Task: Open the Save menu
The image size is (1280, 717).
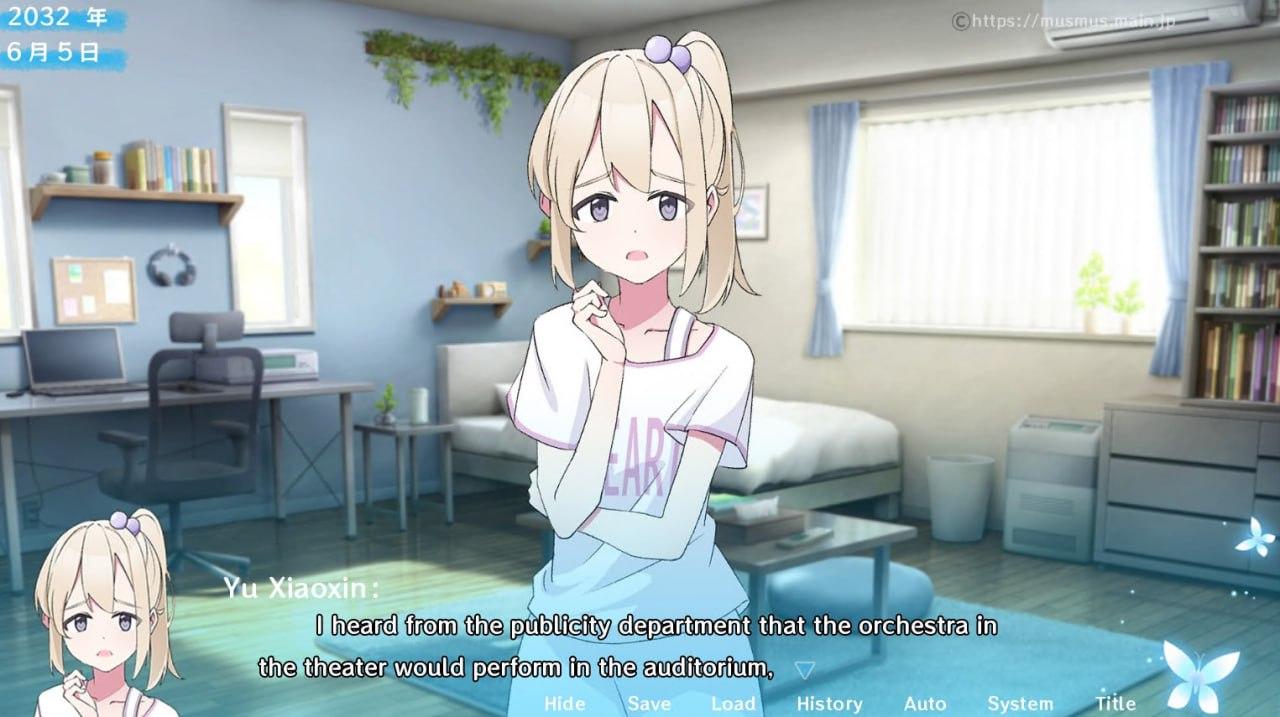Action: (x=649, y=704)
